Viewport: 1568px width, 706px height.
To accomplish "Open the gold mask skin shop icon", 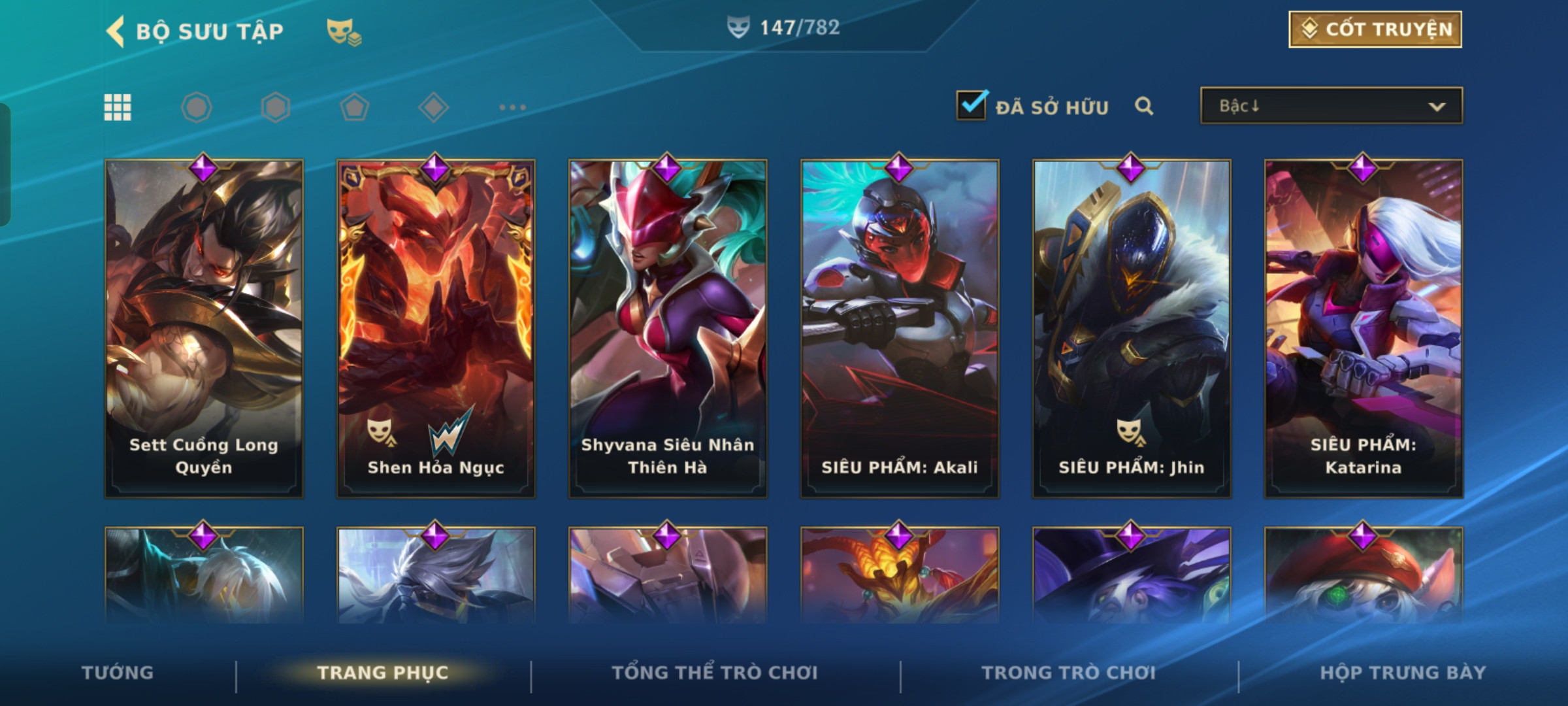I will [344, 31].
